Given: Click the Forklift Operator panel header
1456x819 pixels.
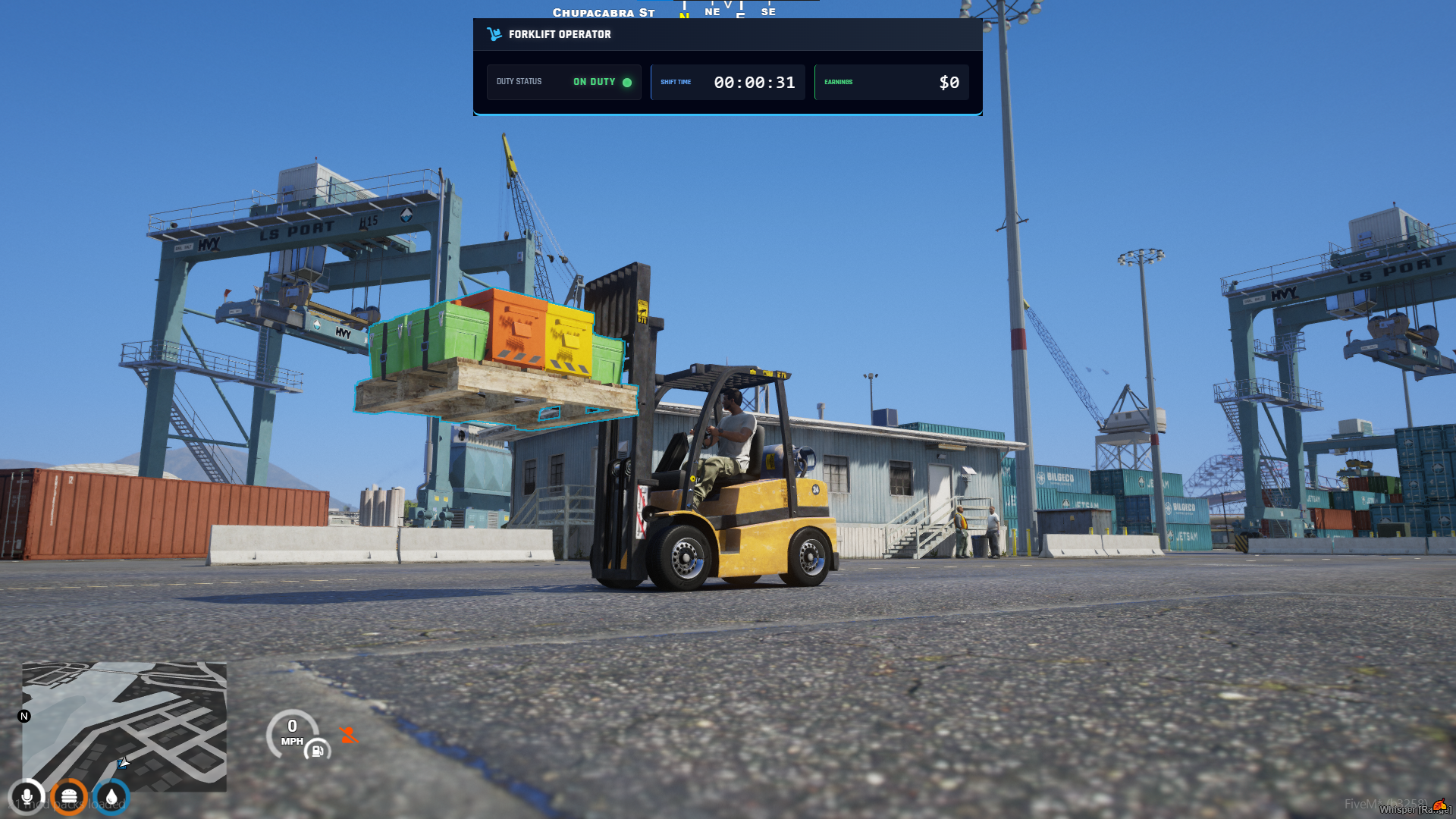Looking at the screenshot, I should click(x=560, y=34).
